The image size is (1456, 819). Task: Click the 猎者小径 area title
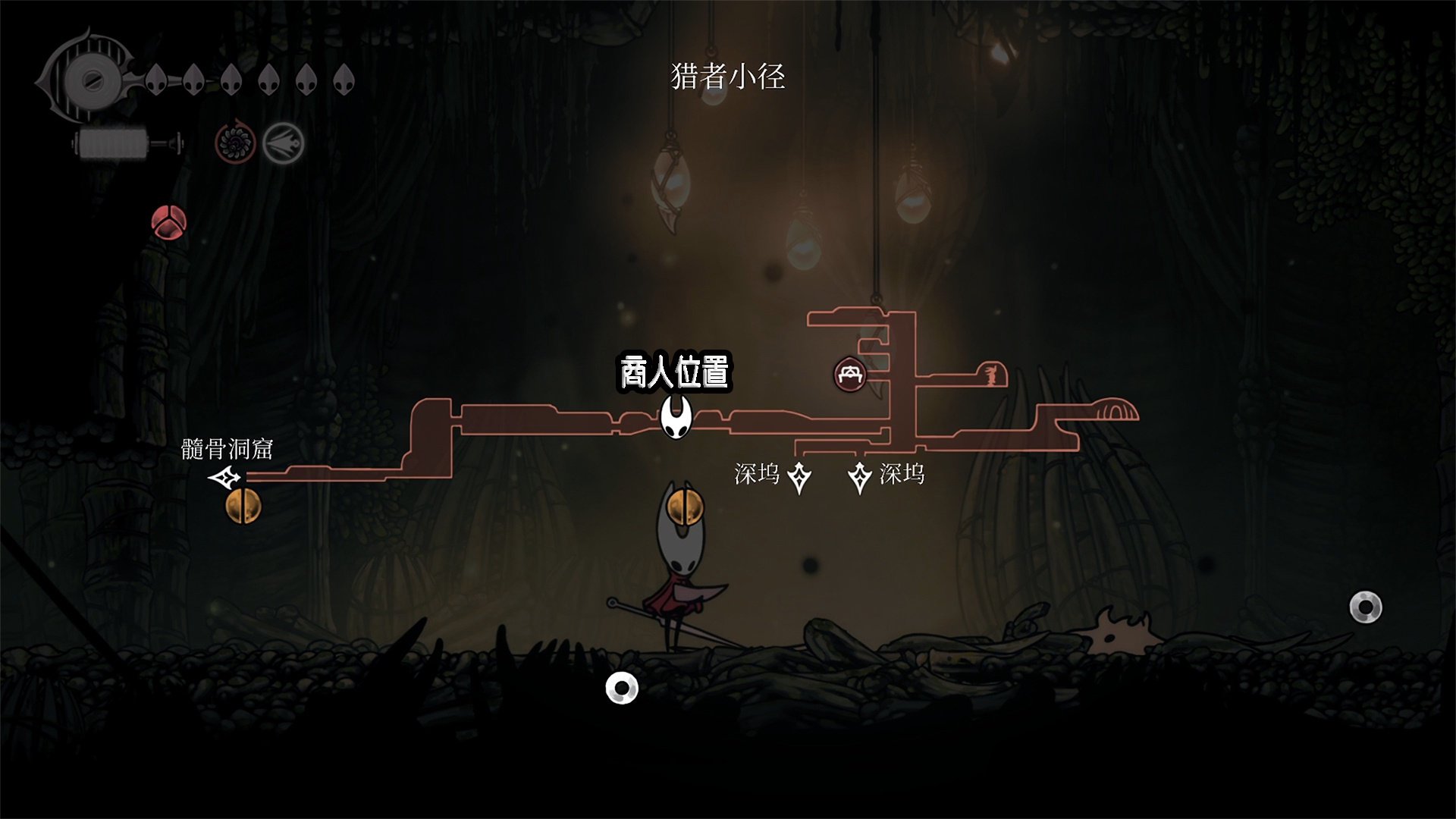[x=727, y=77]
